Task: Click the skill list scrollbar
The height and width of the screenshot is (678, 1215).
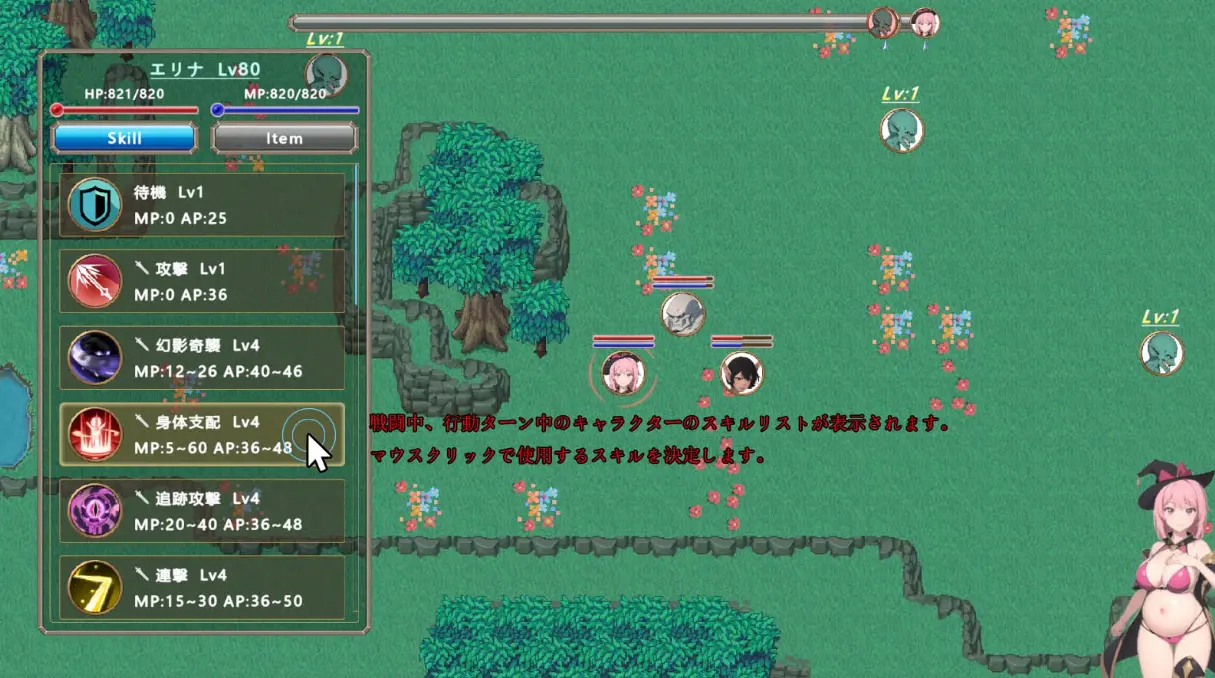Action: point(356,240)
